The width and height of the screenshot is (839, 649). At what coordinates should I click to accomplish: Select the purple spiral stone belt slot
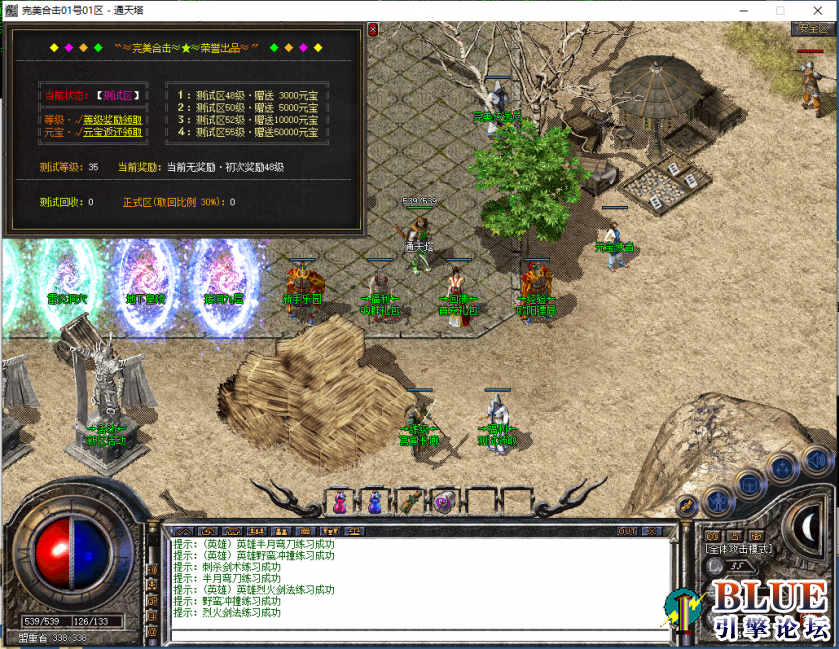[444, 501]
